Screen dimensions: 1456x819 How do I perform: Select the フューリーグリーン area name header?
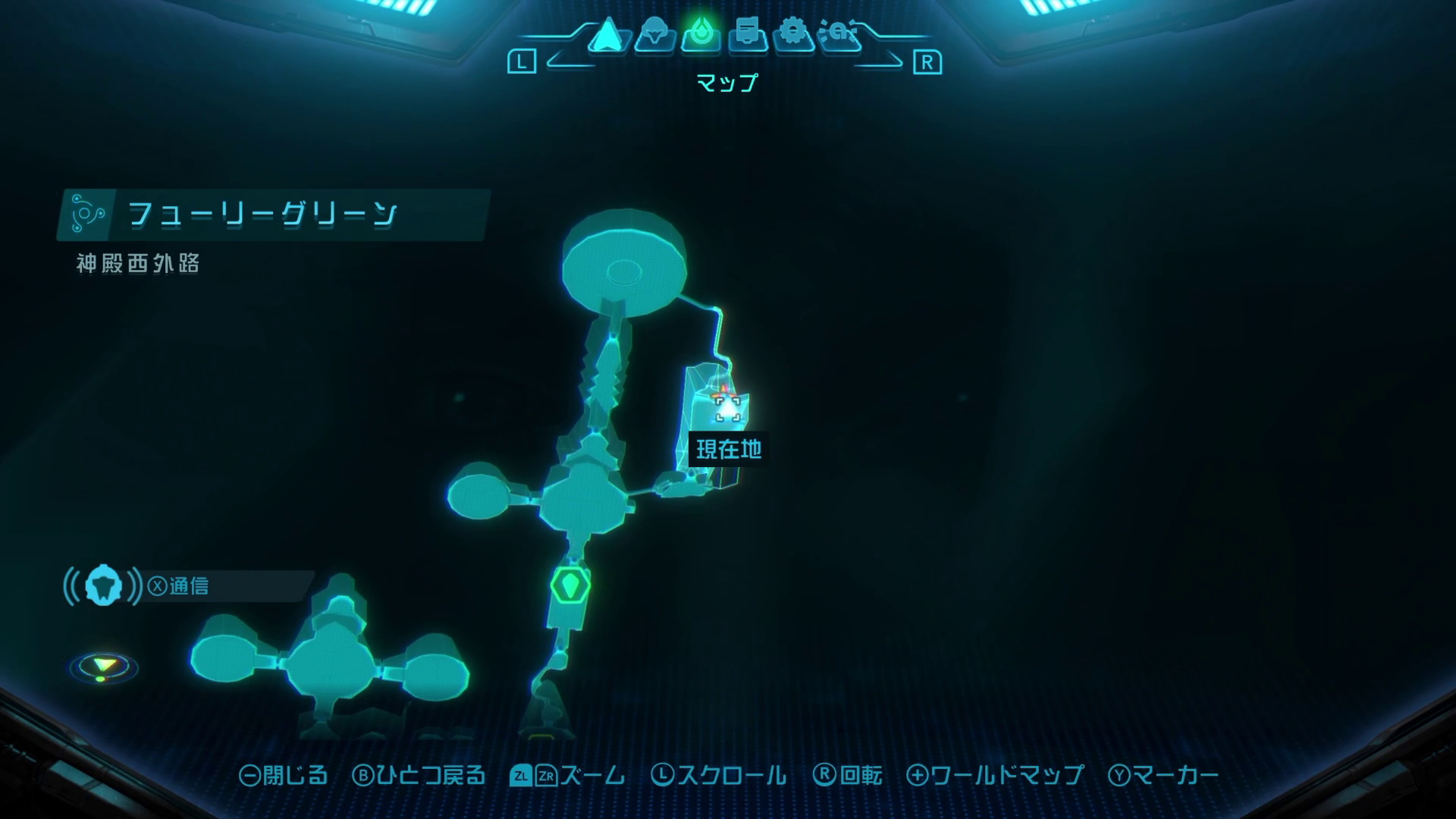[262, 214]
